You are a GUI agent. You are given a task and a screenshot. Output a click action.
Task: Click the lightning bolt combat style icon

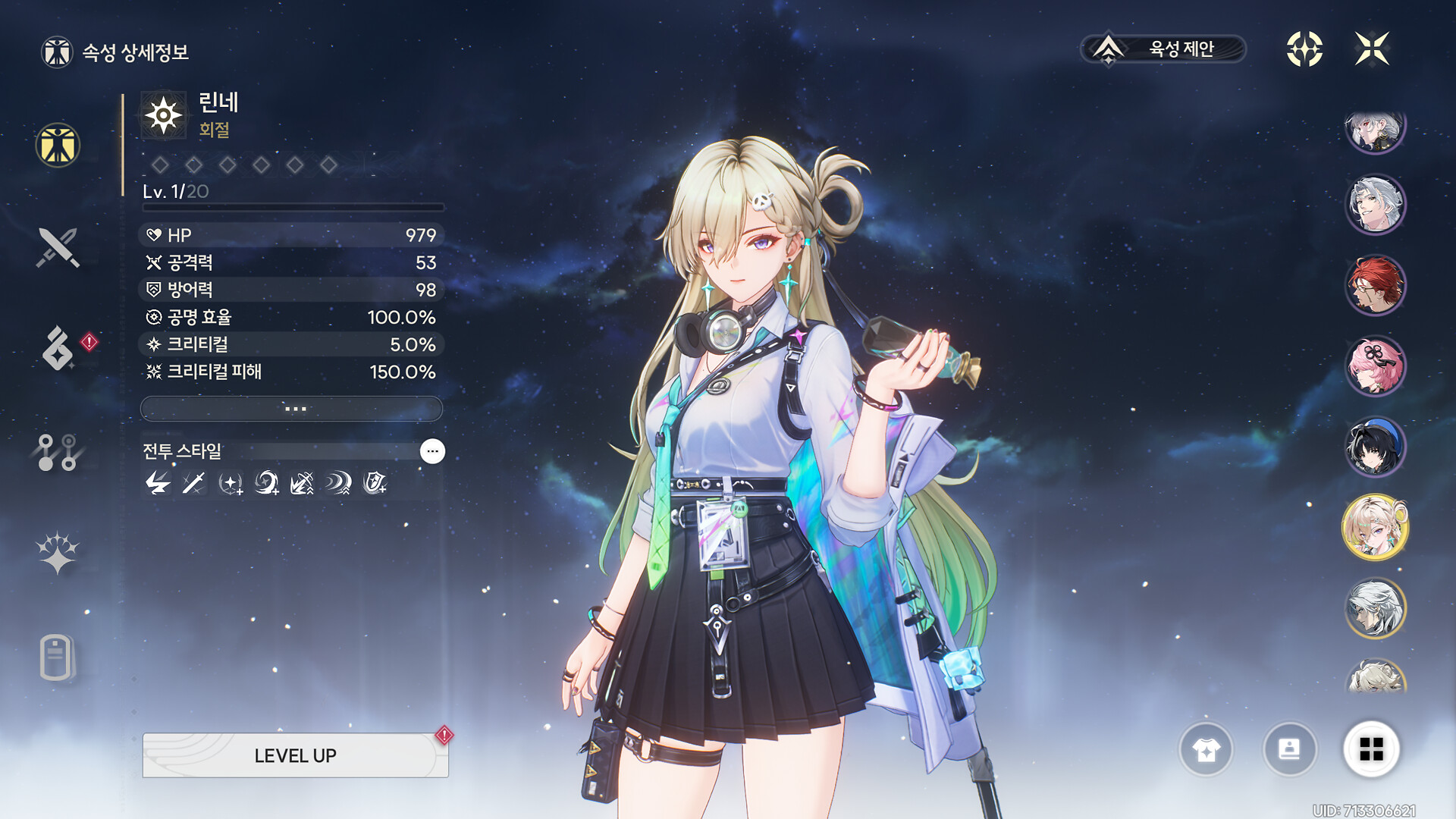tap(158, 483)
